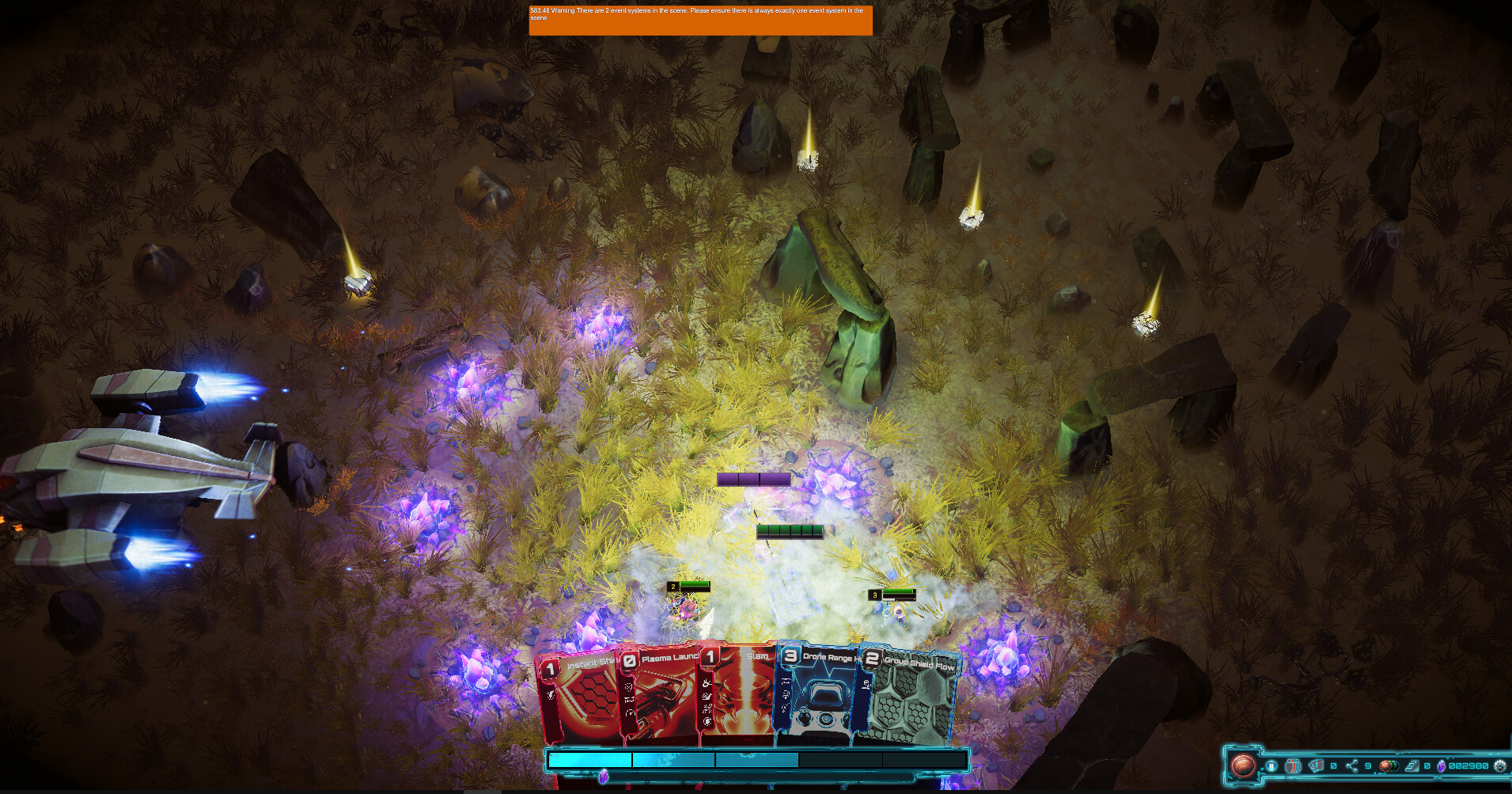This screenshot has height=794, width=1512.
Task: Dismiss the orange event system warning banner
Action: pyautogui.click(x=699, y=20)
